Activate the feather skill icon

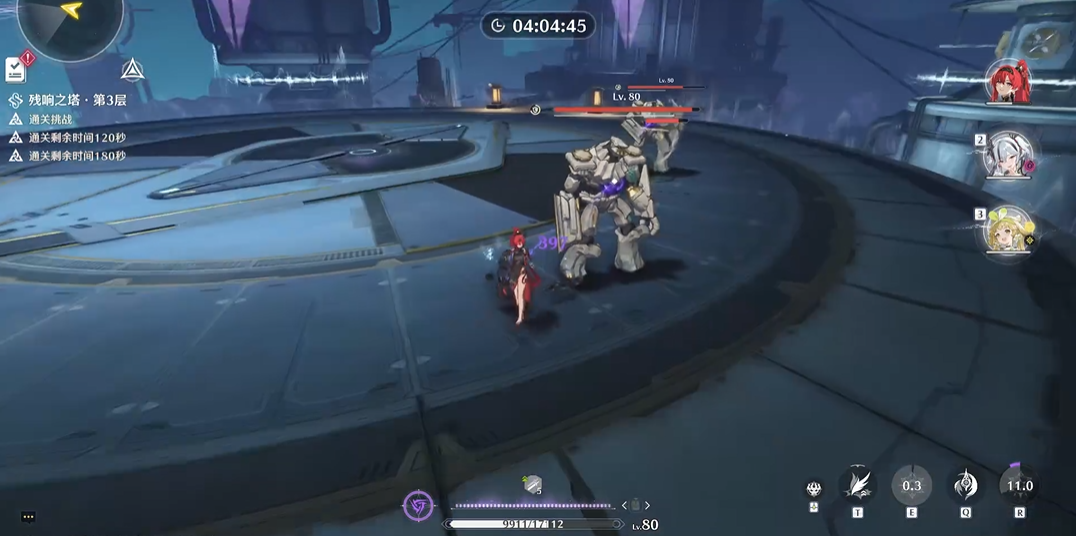coord(857,485)
